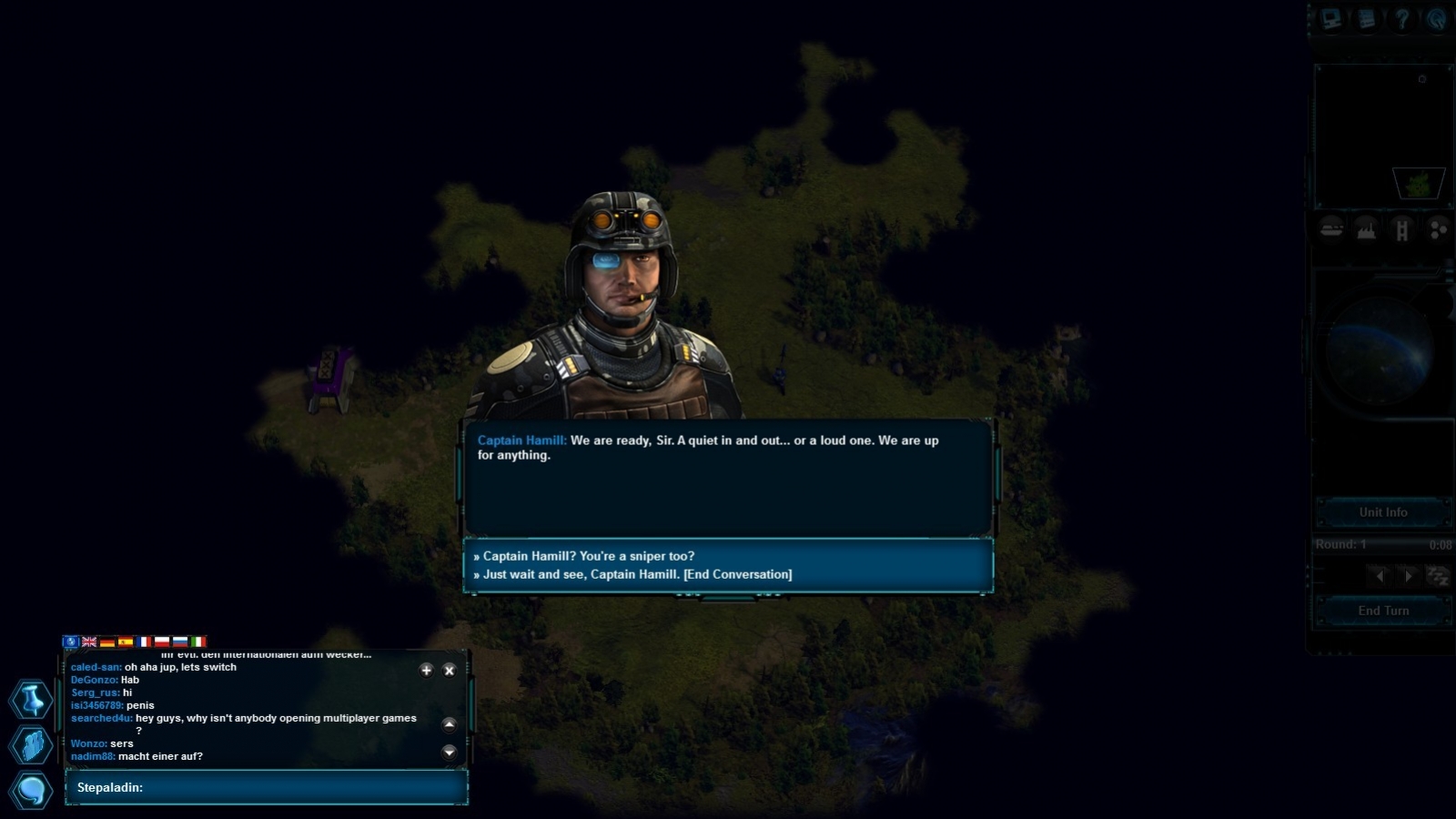Select the tank units filter icon
This screenshot has height=819, width=1456.
pos(1331,229)
